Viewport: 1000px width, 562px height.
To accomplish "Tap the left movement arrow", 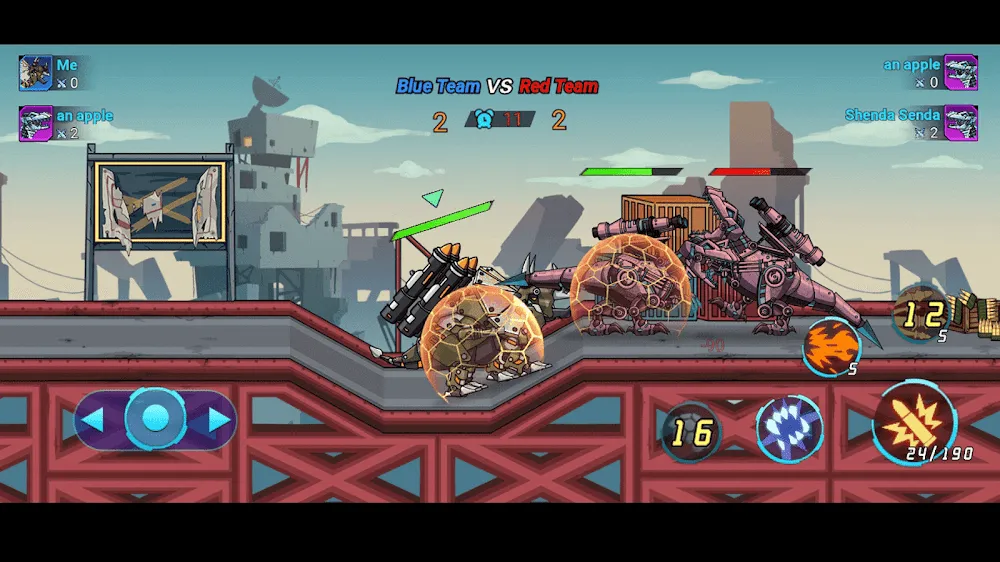I will click(x=92, y=420).
